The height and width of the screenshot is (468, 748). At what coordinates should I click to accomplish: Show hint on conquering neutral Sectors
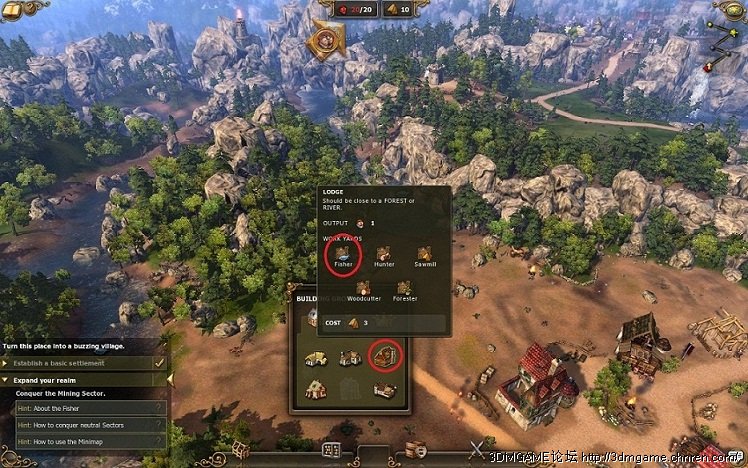point(83,424)
